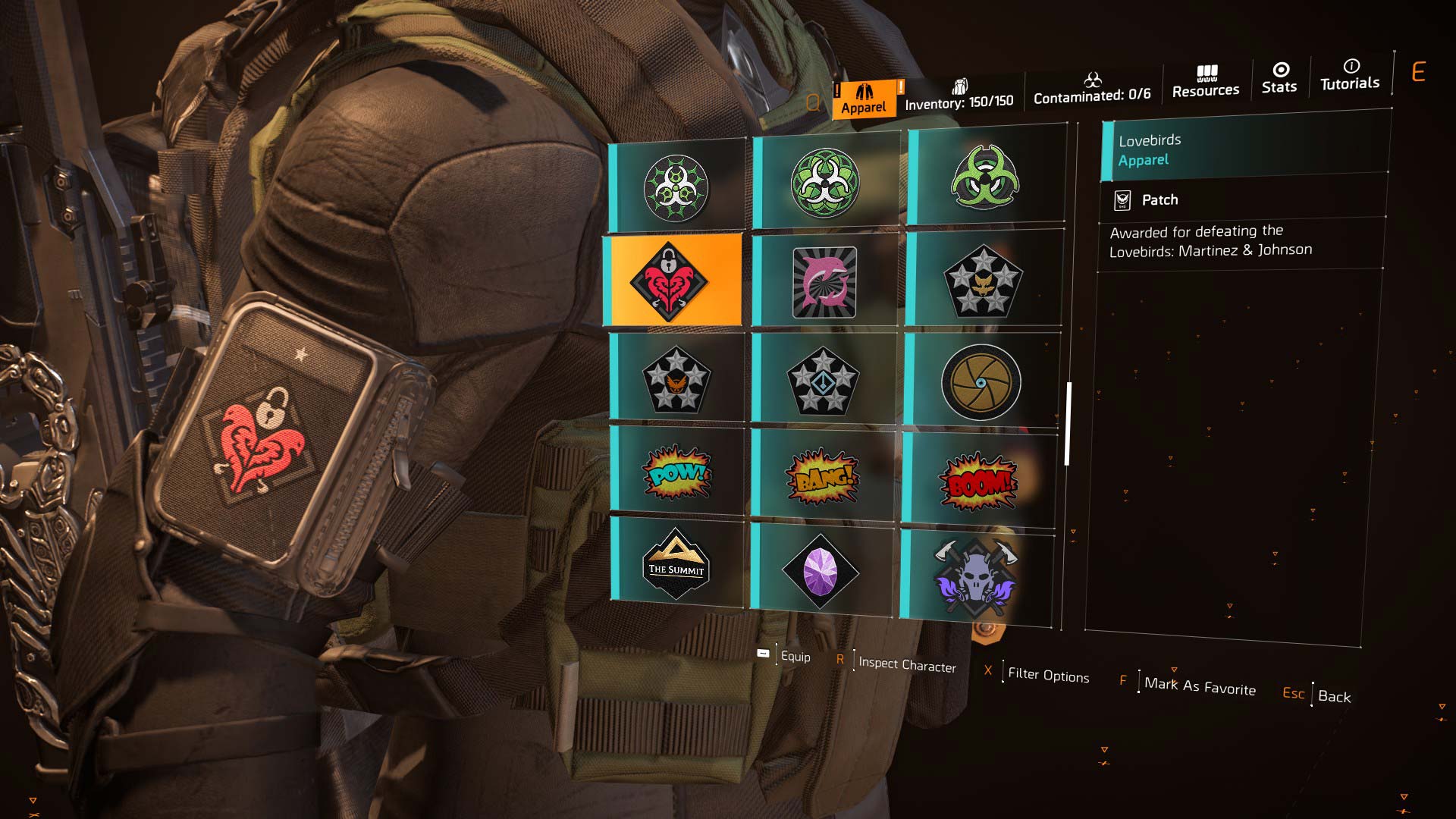
Task: Mark the patch as favorite
Action: coord(1199,686)
